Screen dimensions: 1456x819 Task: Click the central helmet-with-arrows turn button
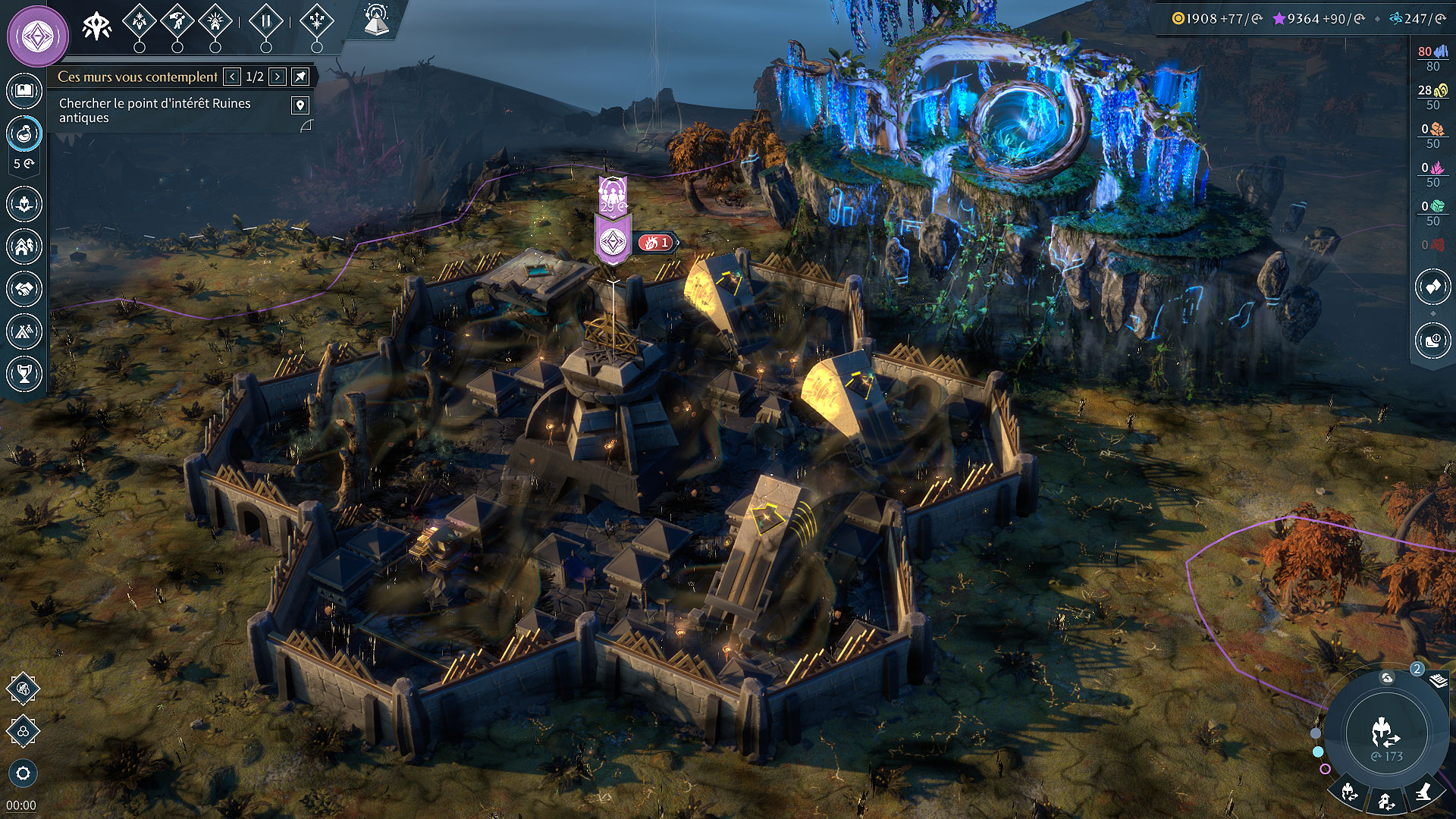tap(1385, 733)
